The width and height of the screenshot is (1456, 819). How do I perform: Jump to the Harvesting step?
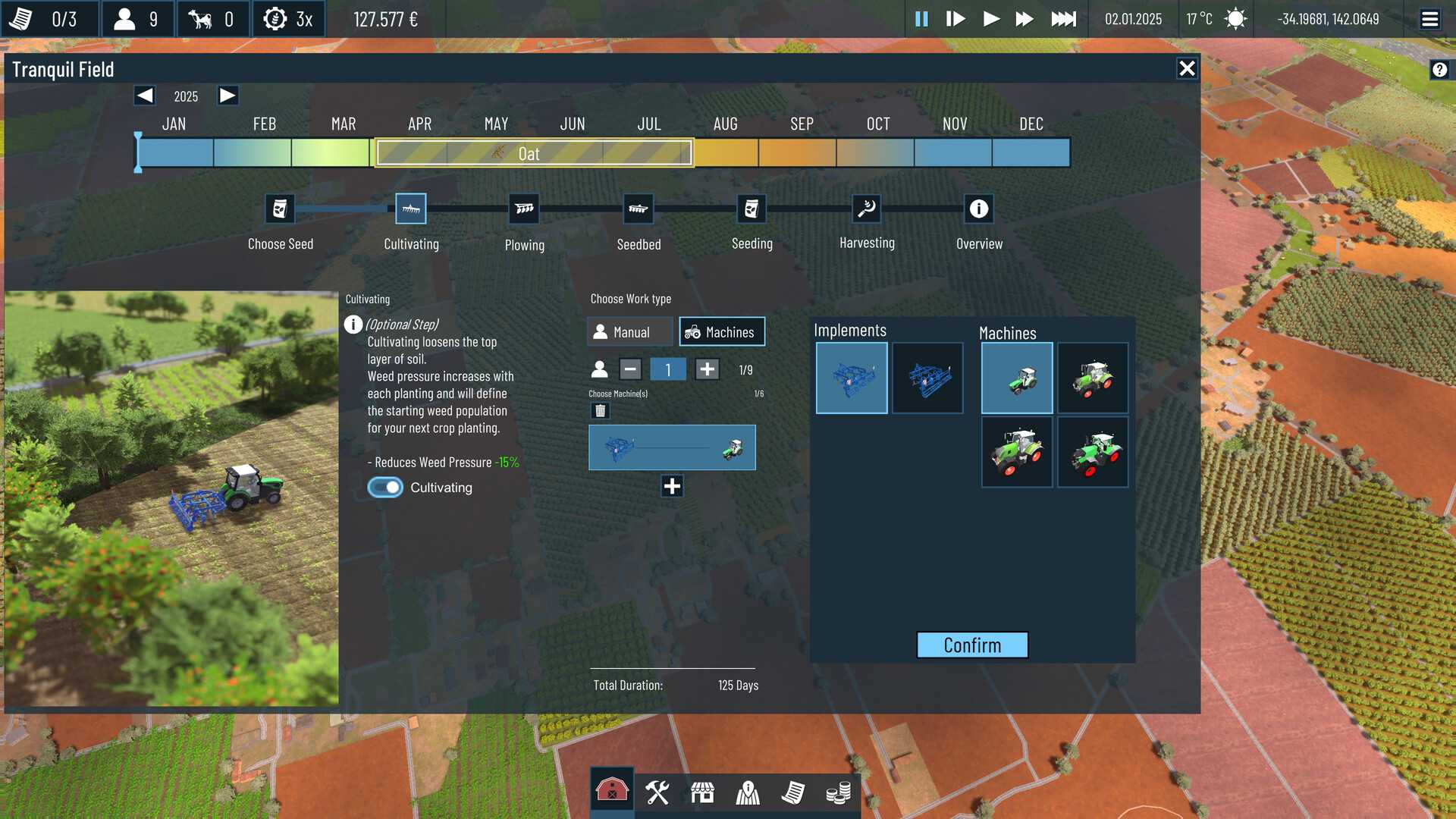point(866,209)
